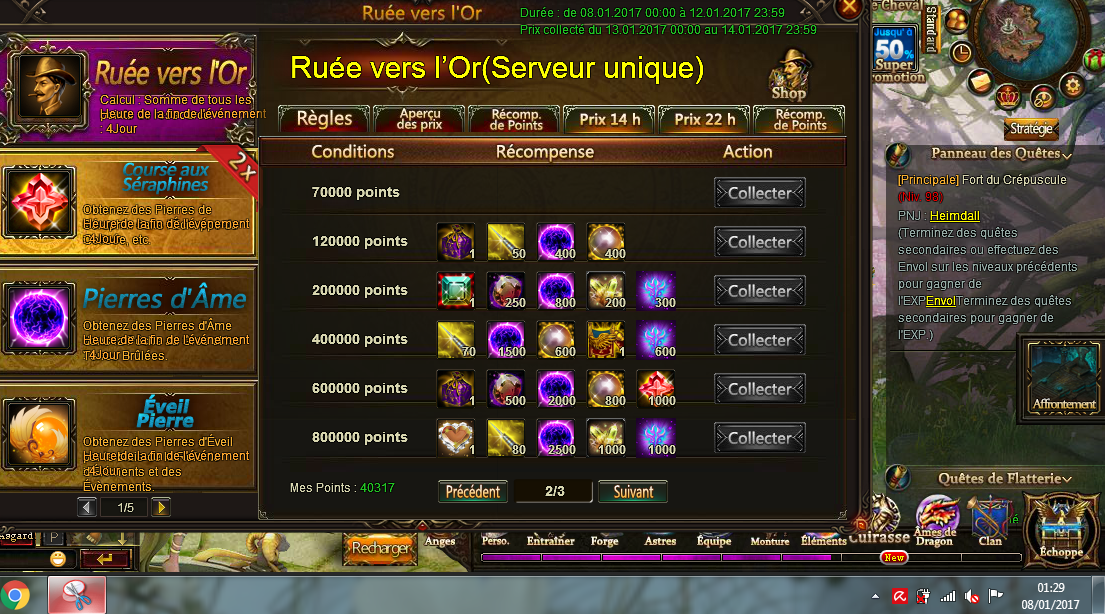Go to next page with Suivant
The height and width of the screenshot is (614, 1105).
tap(633, 492)
